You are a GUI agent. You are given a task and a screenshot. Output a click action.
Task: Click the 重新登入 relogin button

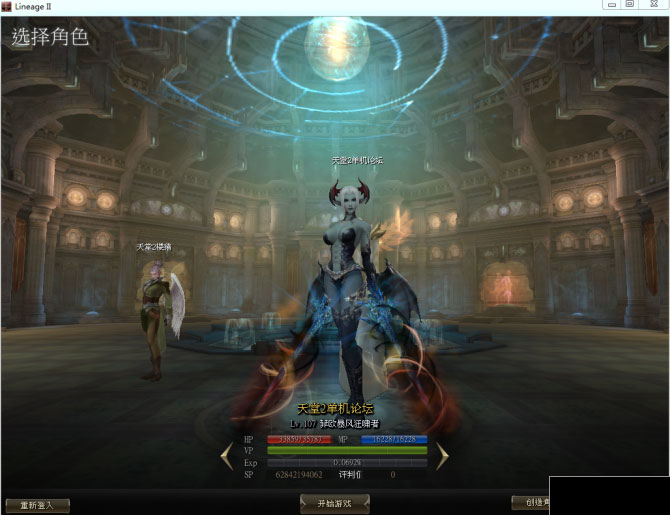pos(37,505)
